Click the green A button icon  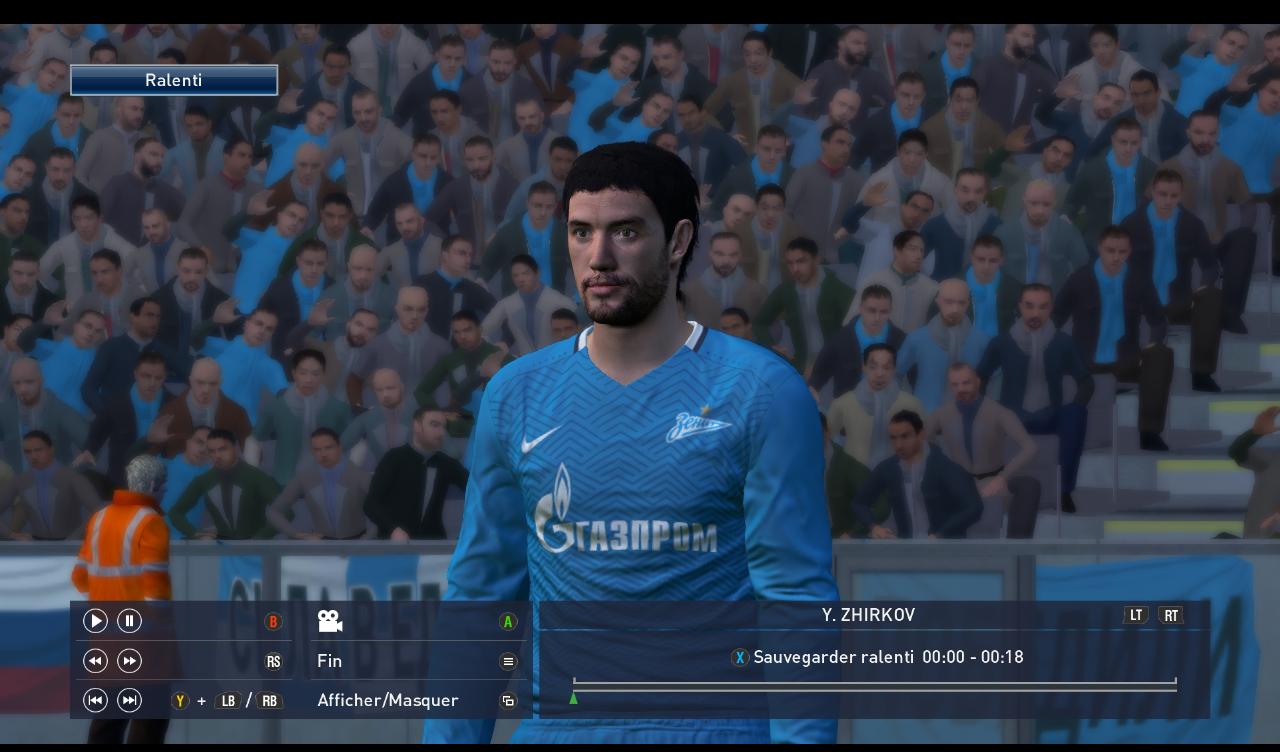pos(508,621)
